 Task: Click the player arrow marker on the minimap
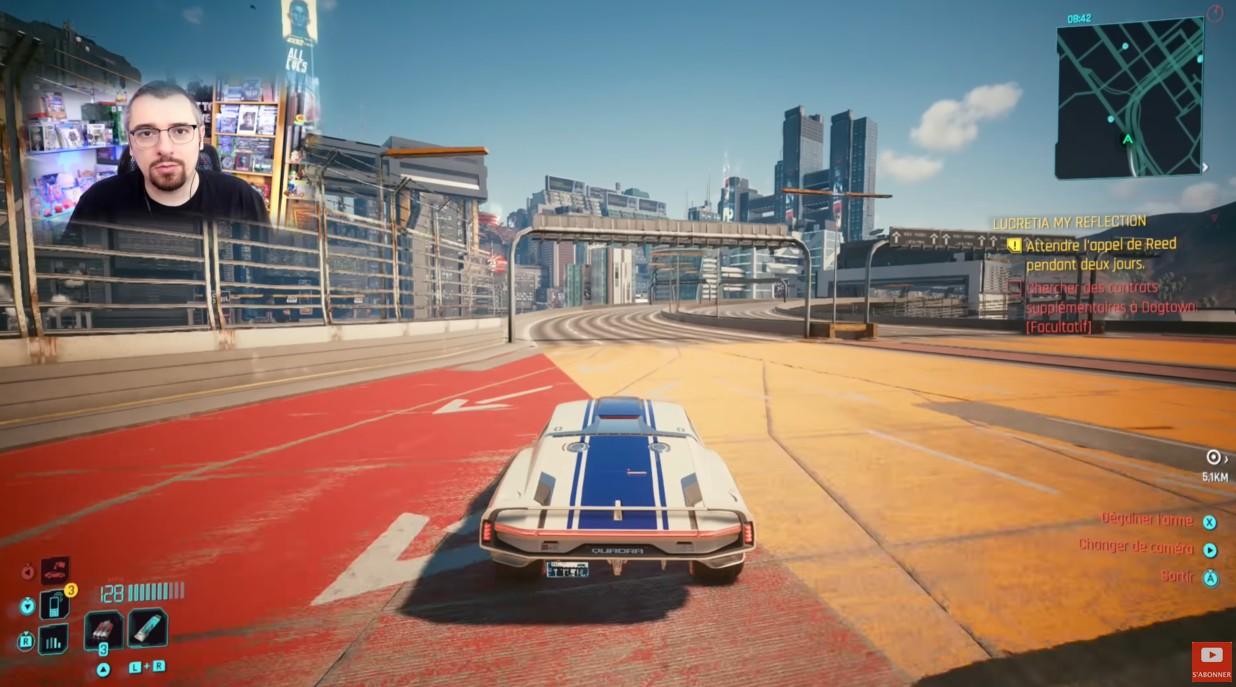(1128, 139)
